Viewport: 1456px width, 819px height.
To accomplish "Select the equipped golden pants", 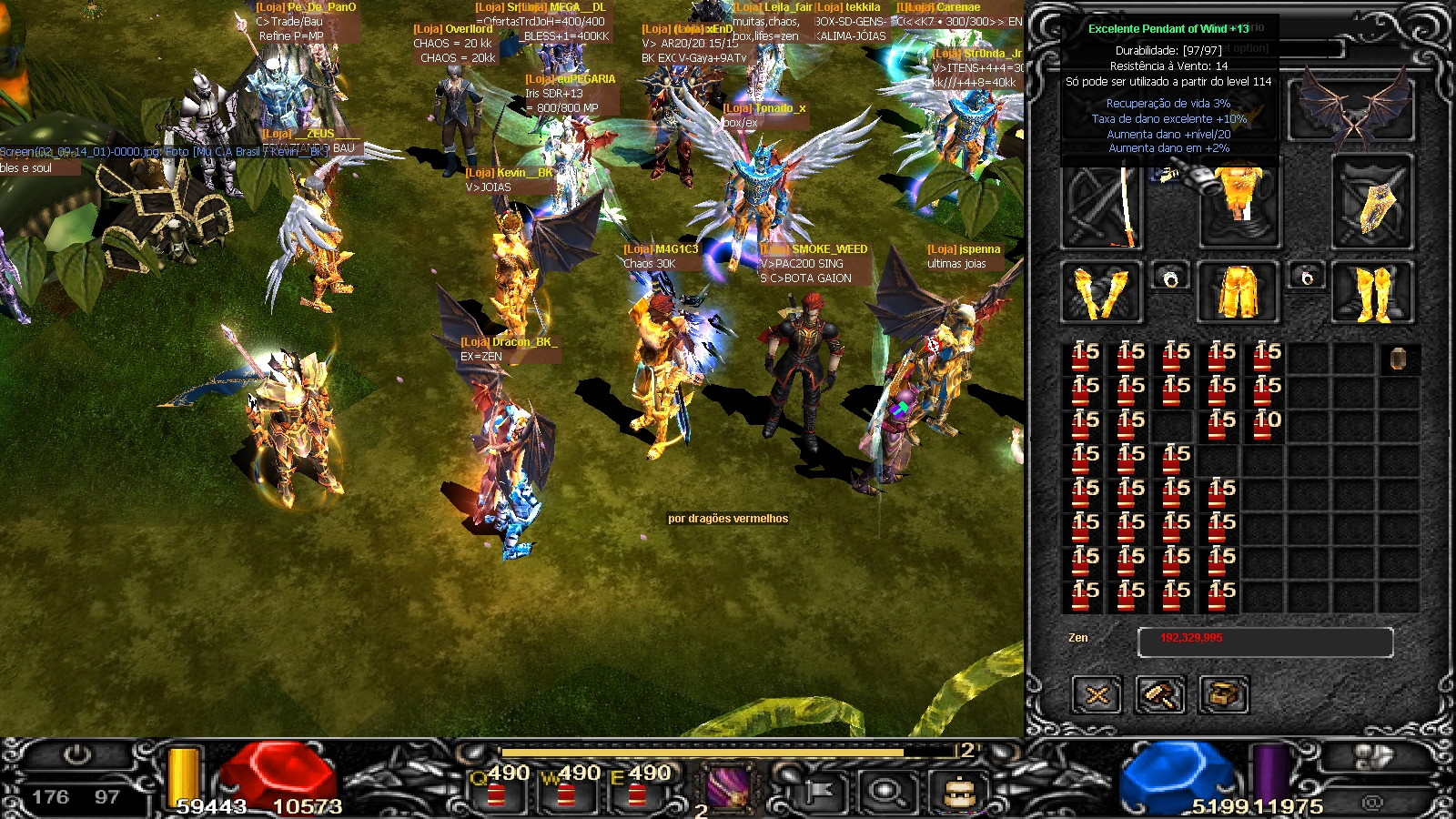I will (x=1239, y=292).
